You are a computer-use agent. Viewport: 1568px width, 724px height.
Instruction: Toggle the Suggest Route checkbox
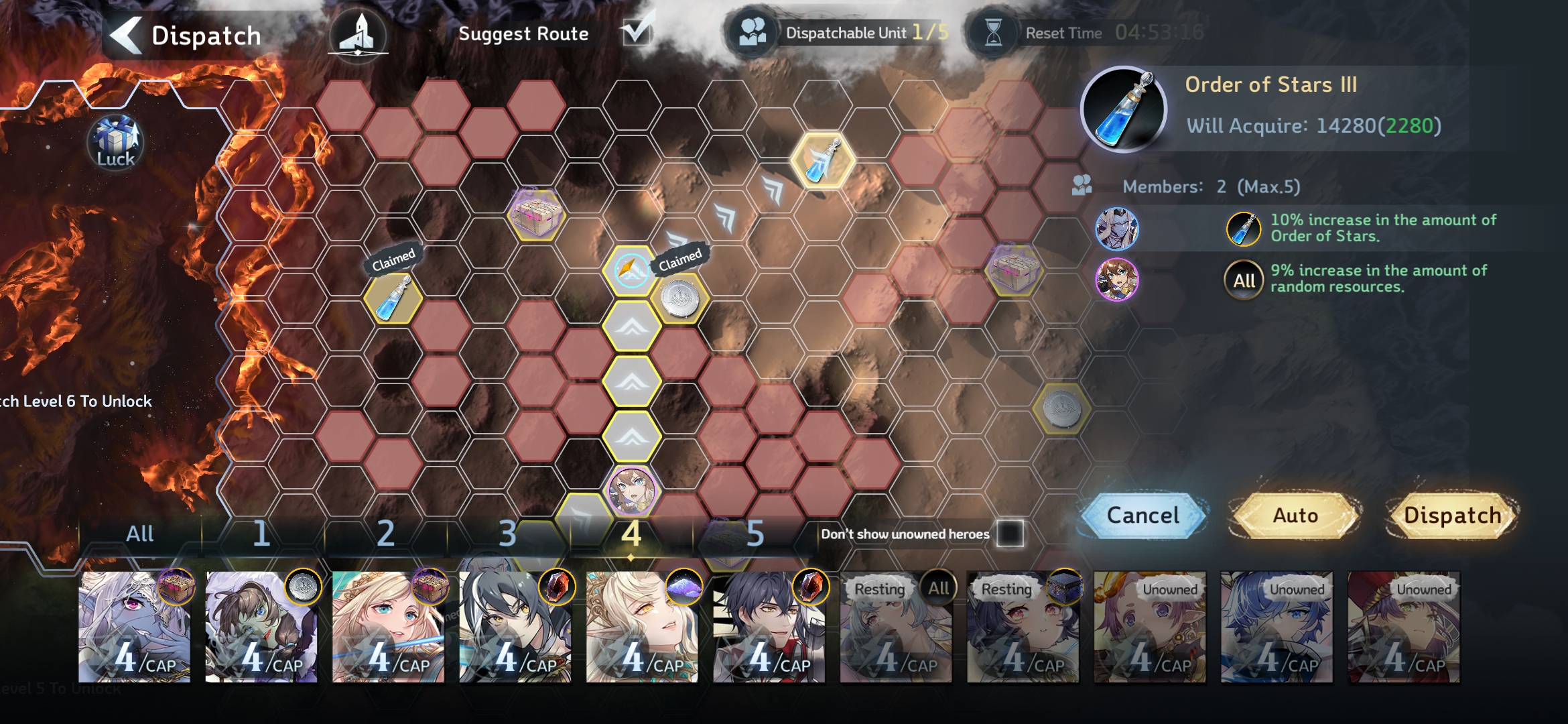(x=635, y=32)
